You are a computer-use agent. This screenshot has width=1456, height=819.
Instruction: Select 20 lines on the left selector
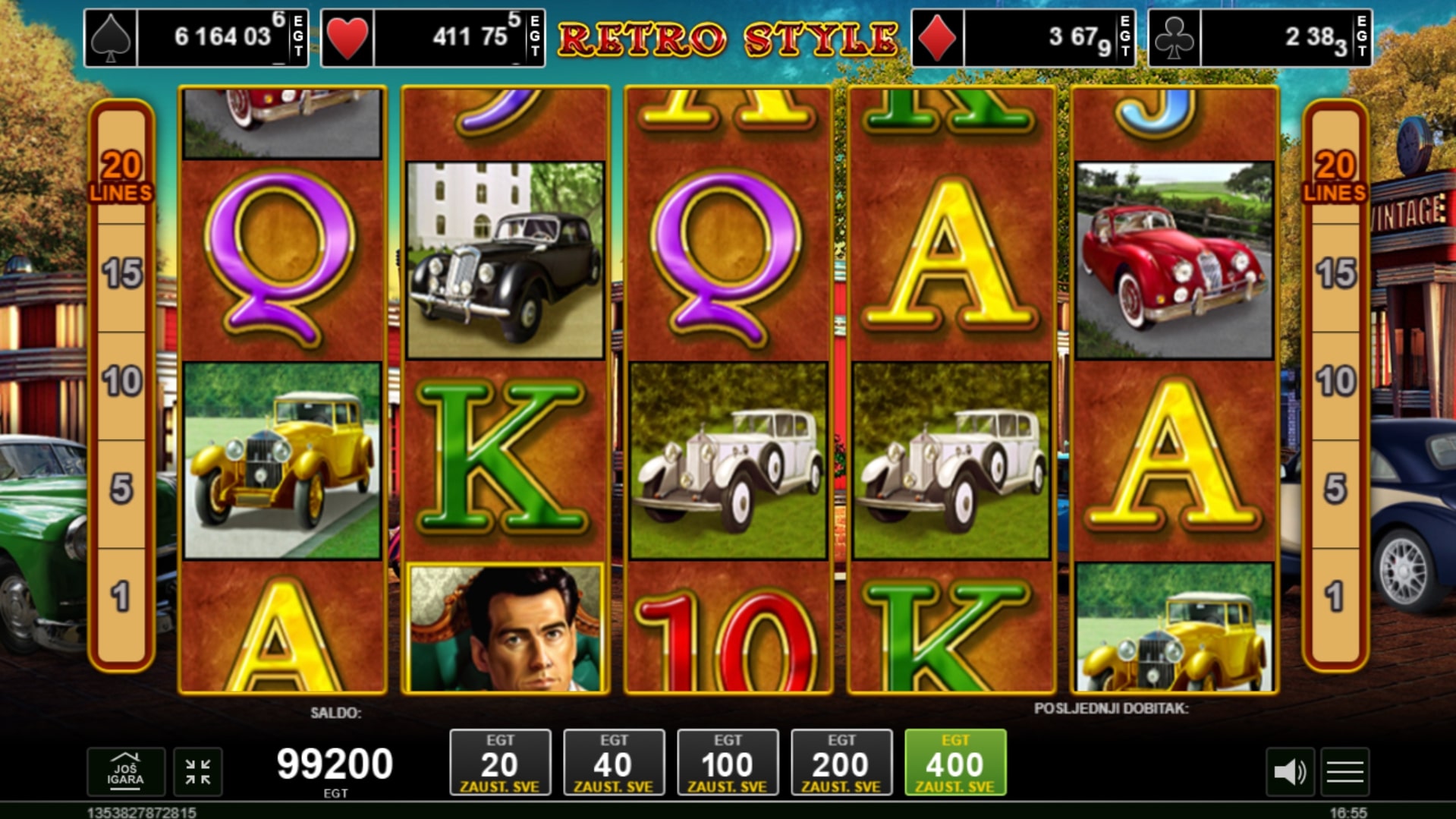121,175
